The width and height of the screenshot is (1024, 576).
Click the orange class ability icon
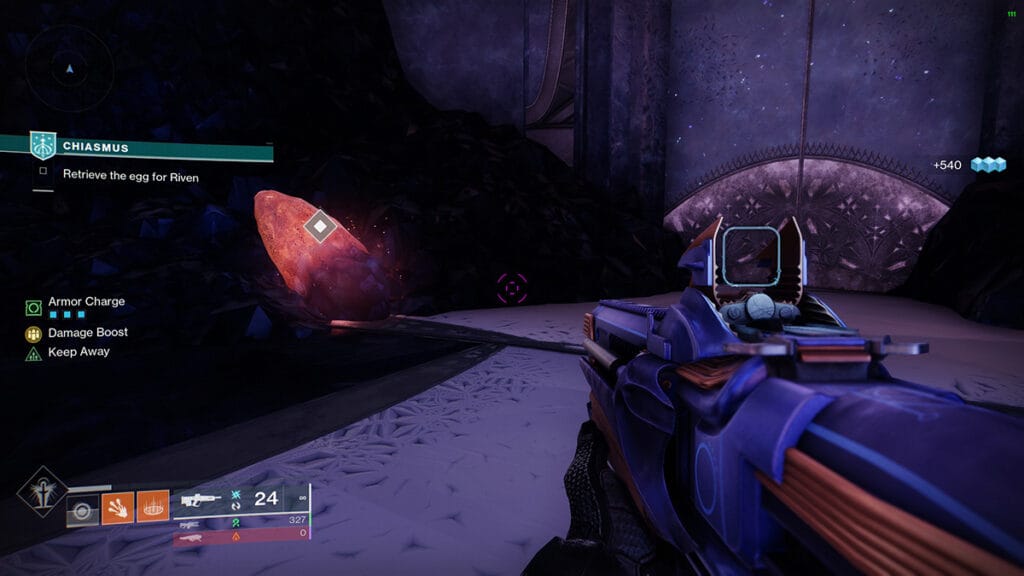(x=152, y=506)
